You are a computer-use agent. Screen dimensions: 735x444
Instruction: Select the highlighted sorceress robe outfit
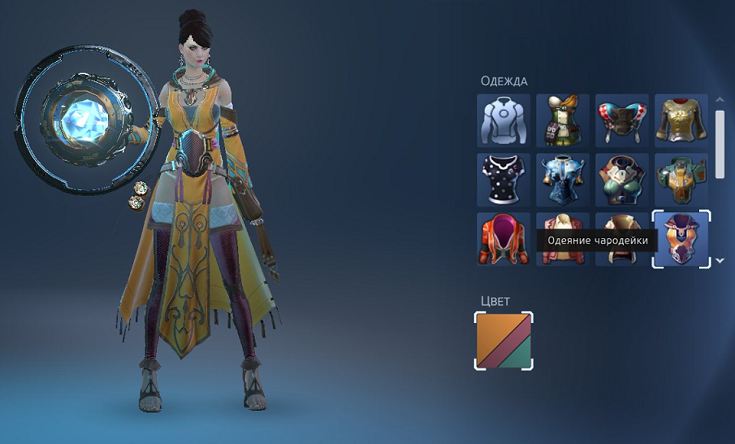(681, 239)
